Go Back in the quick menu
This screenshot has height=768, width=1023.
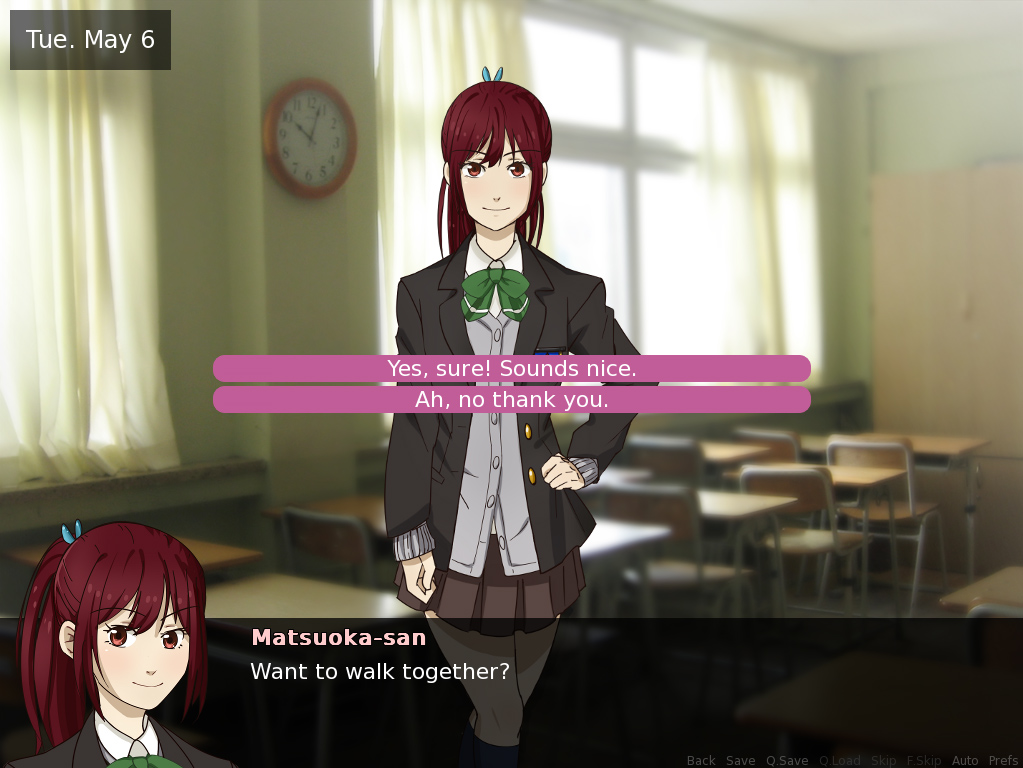pos(701,761)
